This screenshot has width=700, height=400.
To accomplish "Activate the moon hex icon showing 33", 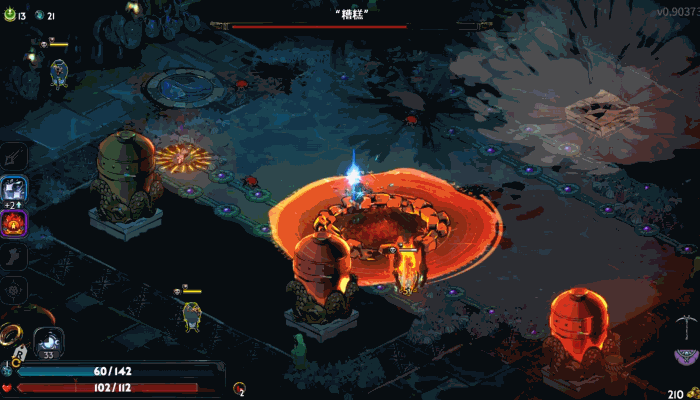I will point(49,342).
